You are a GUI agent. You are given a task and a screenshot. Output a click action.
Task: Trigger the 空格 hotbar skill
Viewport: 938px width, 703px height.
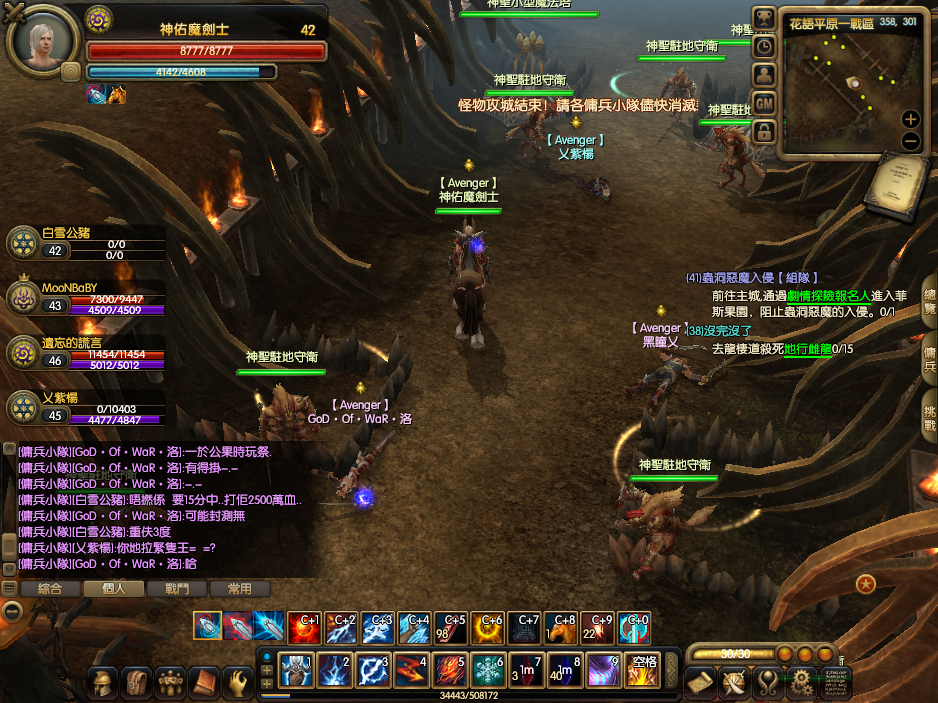pos(642,669)
